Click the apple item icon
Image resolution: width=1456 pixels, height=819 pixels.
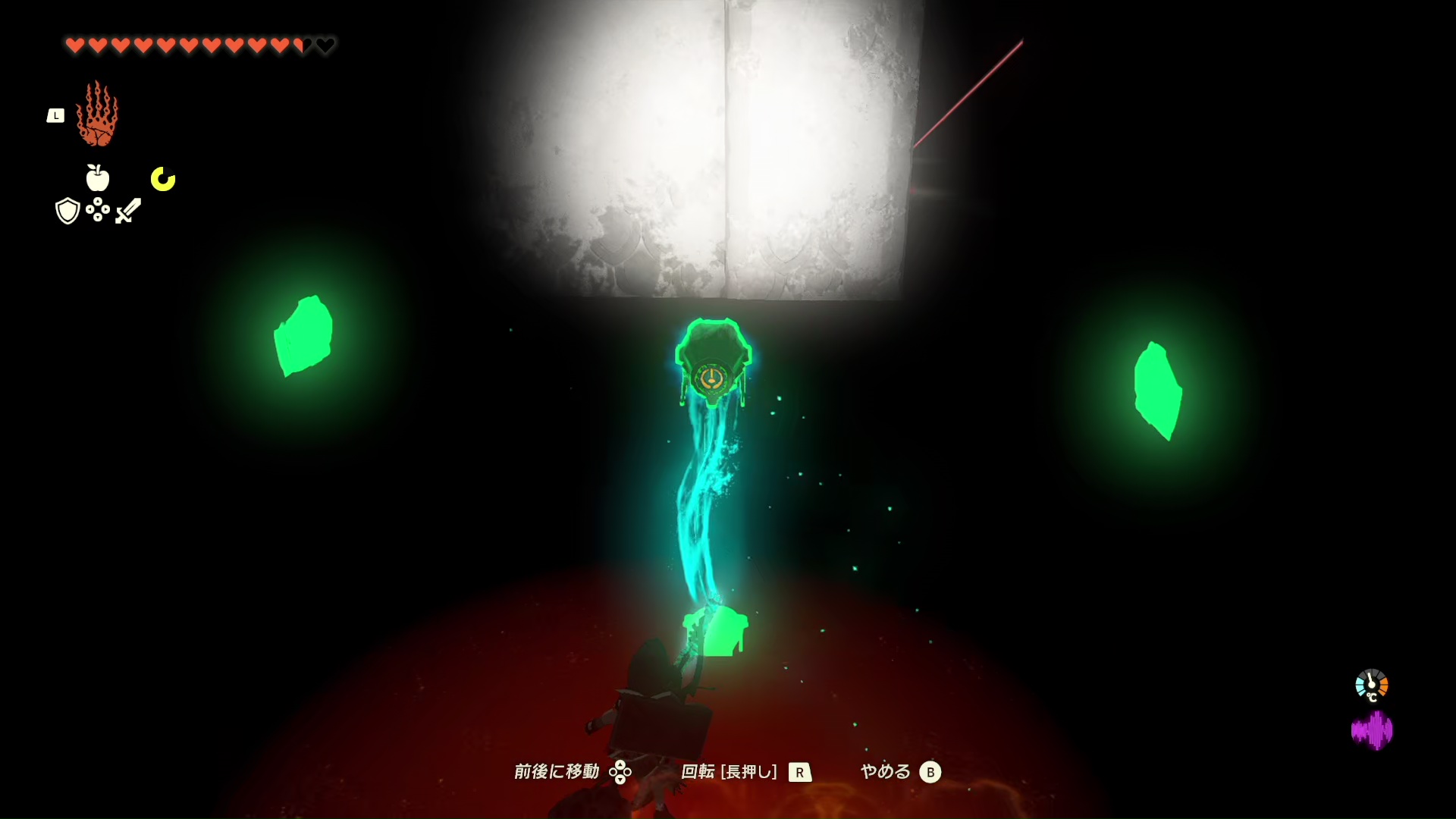97,178
